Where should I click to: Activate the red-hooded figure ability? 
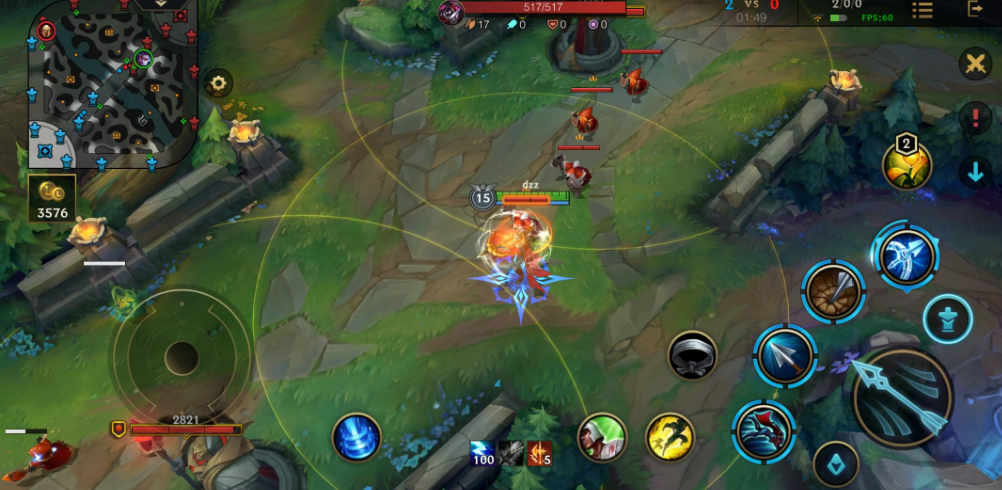pyautogui.click(x=764, y=430)
